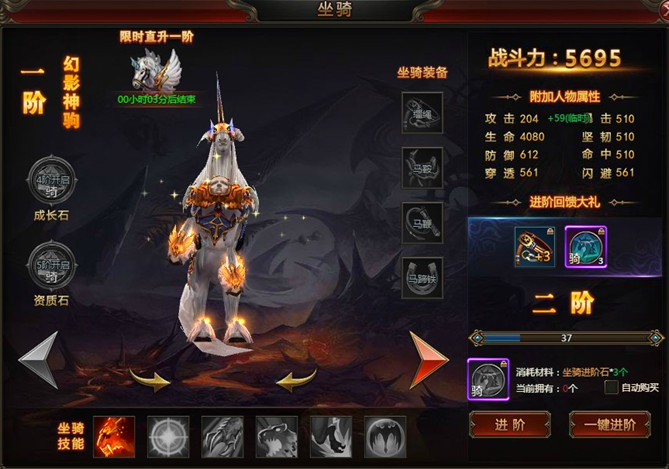The image size is (669, 469).
Task: Rotate mount with the left golden arrow
Action: click(x=150, y=380)
